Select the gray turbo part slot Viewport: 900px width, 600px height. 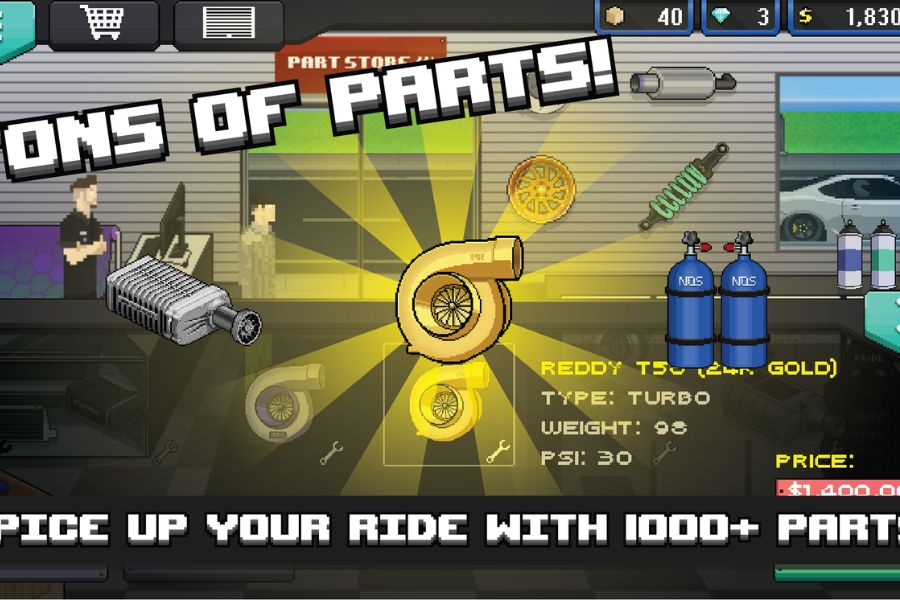284,404
